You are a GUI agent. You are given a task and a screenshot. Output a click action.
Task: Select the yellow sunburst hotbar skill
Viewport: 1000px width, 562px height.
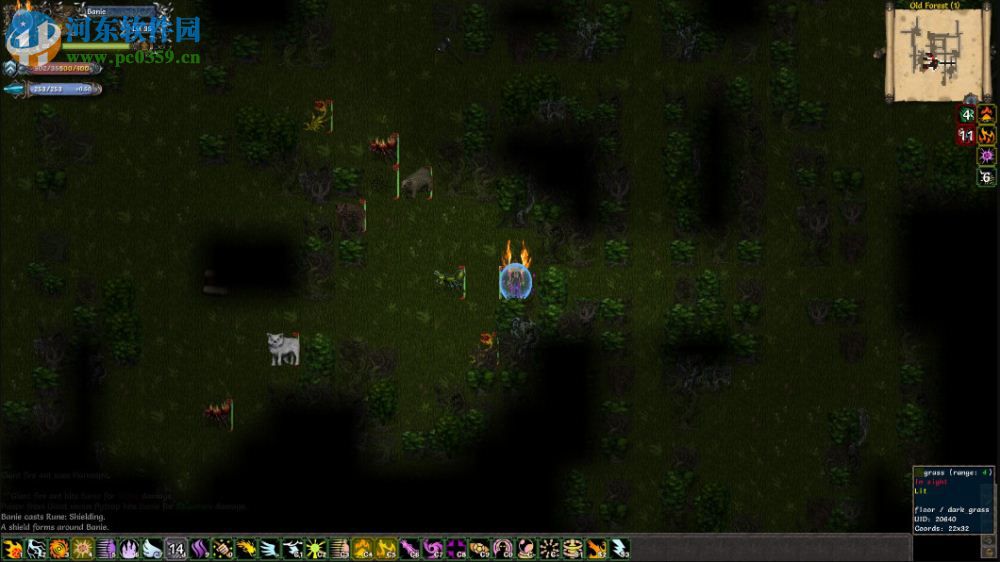[x=82, y=548]
